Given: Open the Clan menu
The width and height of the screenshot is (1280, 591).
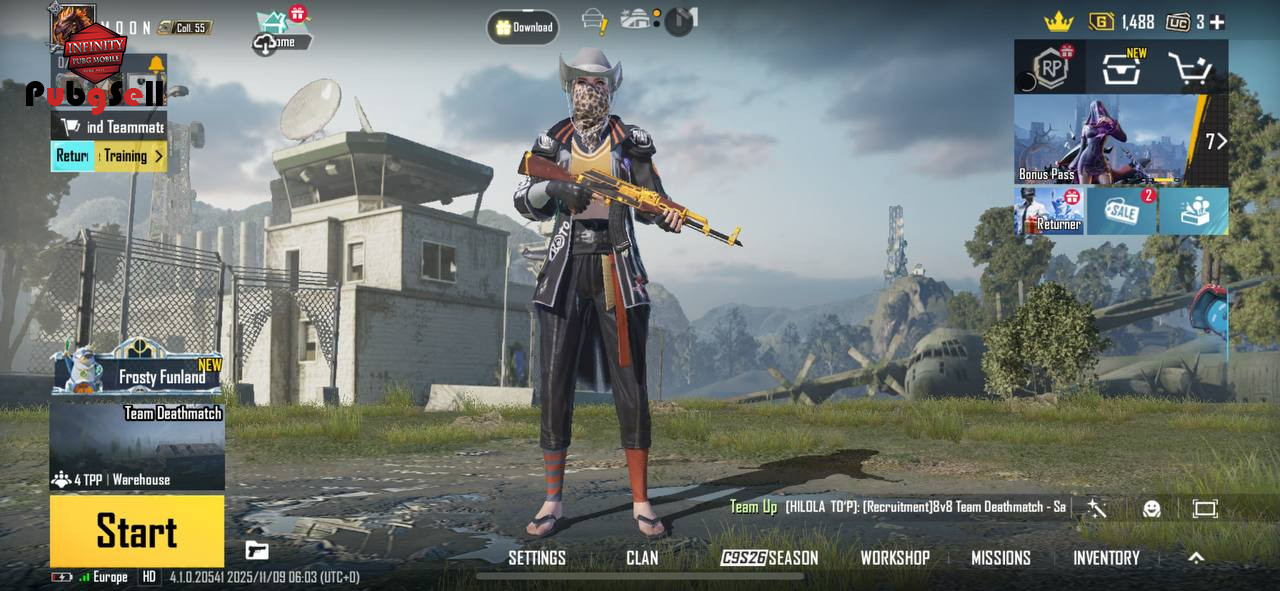Looking at the screenshot, I should (x=642, y=558).
